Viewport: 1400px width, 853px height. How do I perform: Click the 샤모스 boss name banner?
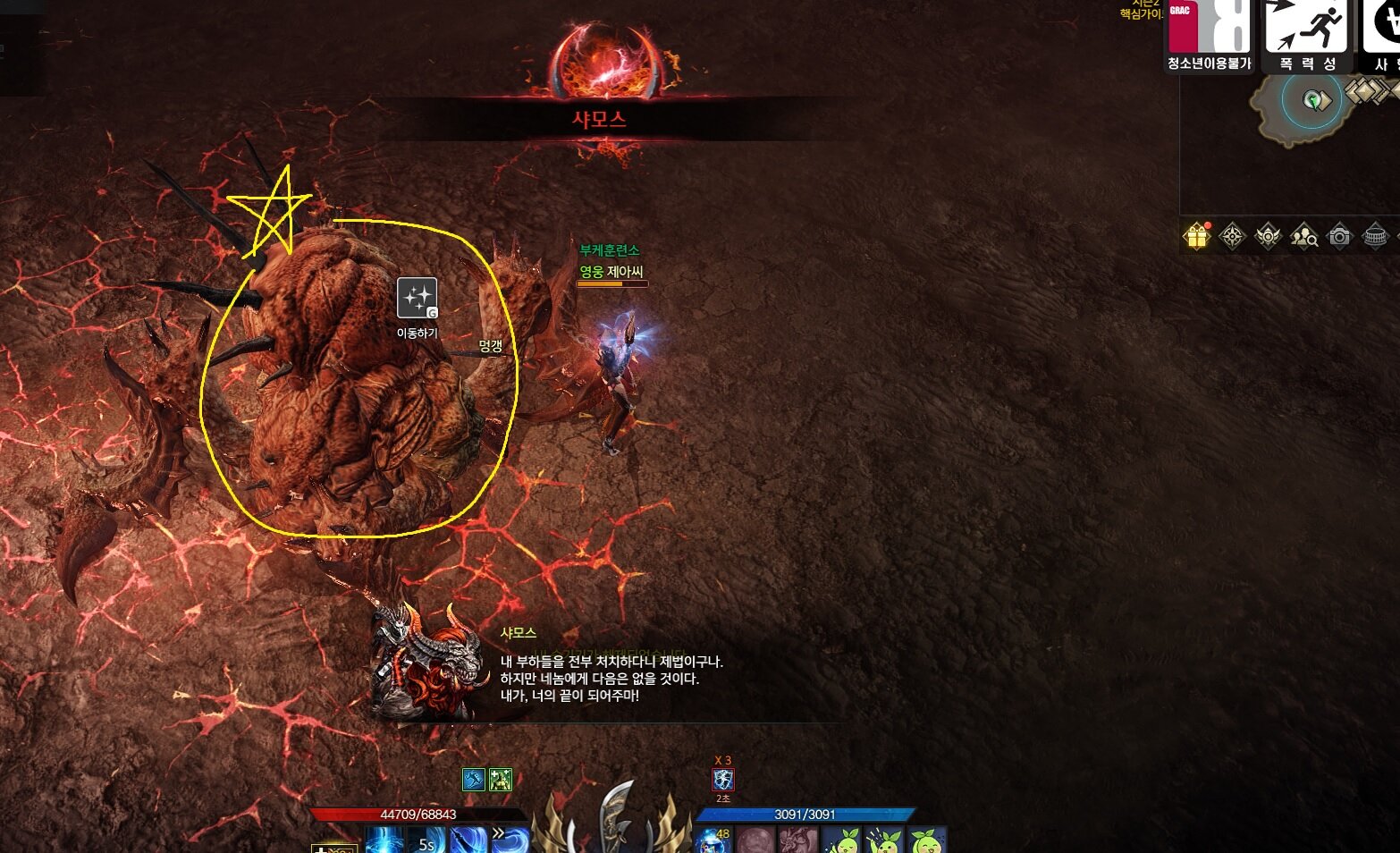[599, 119]
